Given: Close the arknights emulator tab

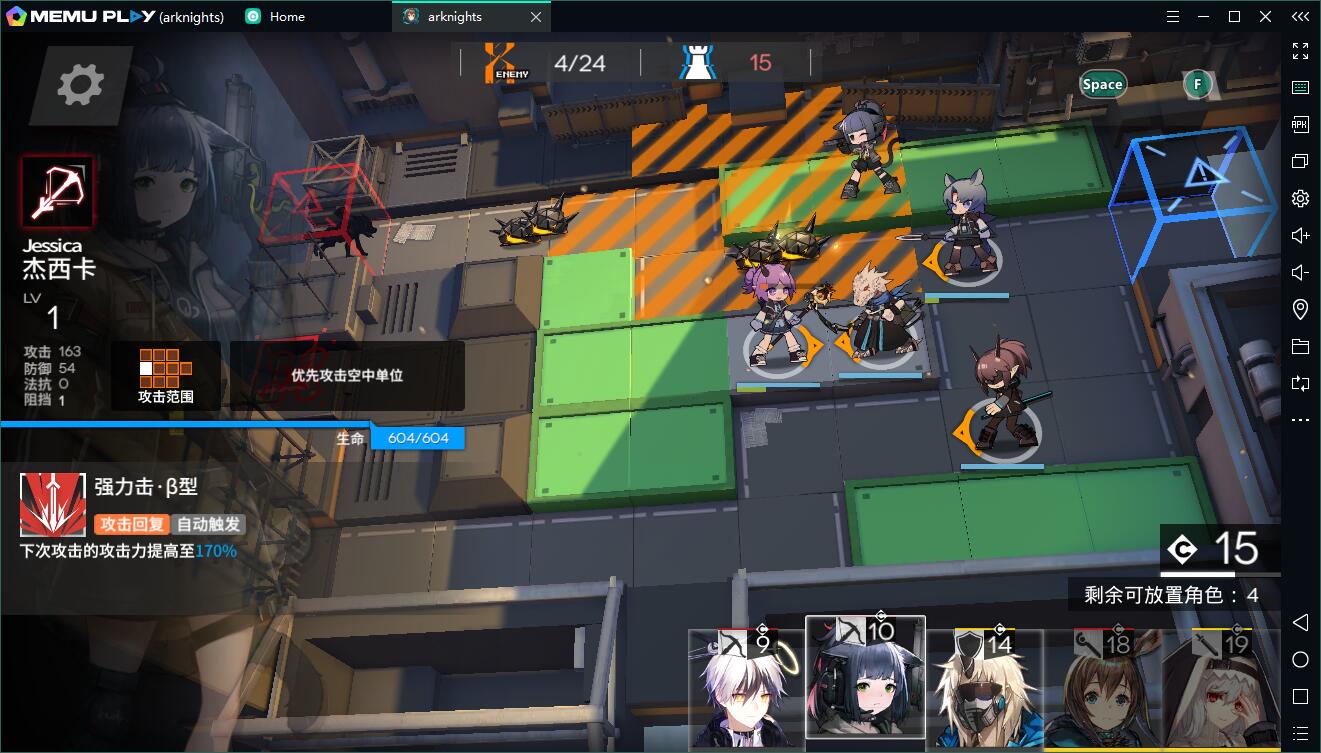Looking at the screenshot, I should click(536, 17).
